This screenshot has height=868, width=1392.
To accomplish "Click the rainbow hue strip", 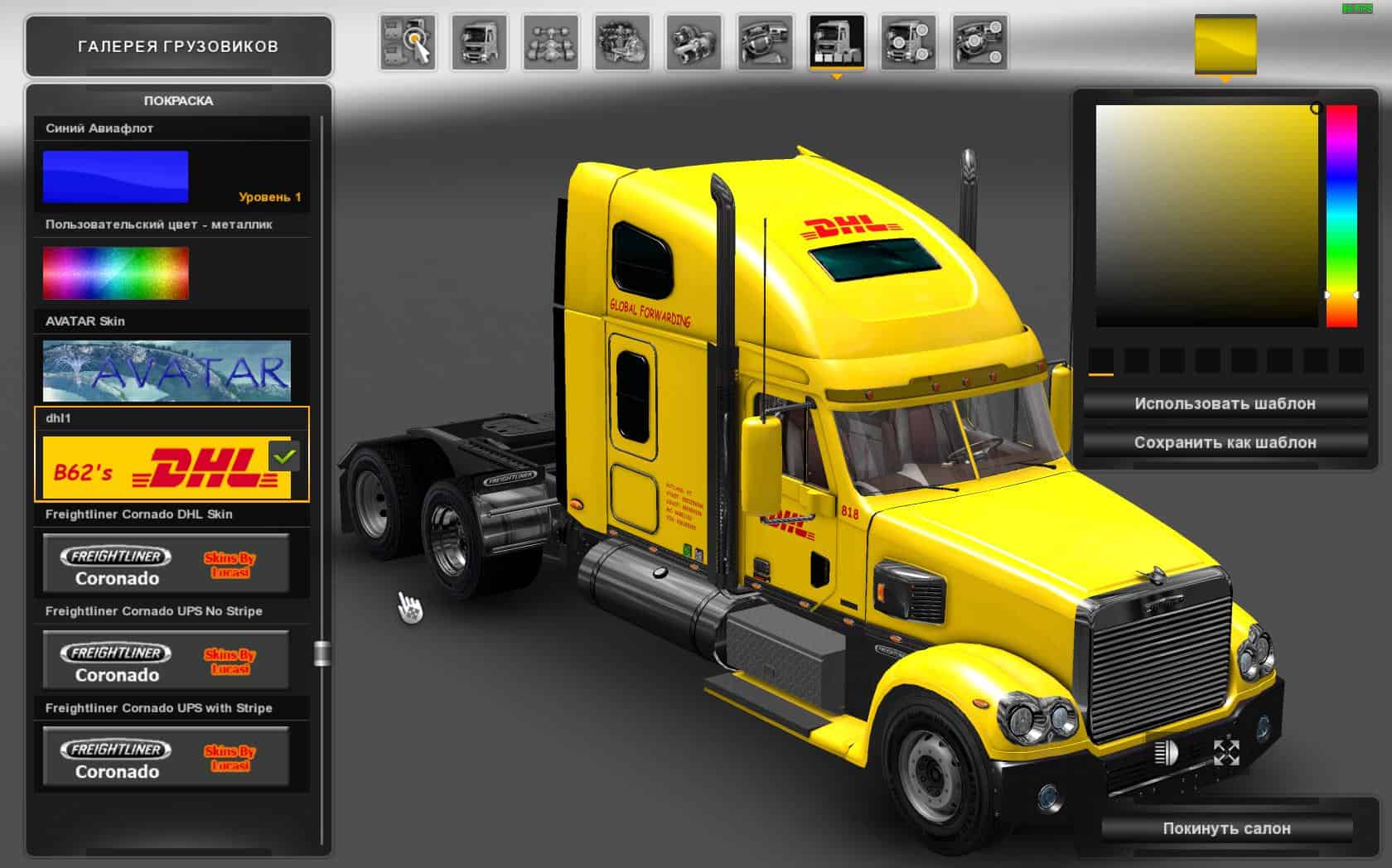I will point(1341,215).
